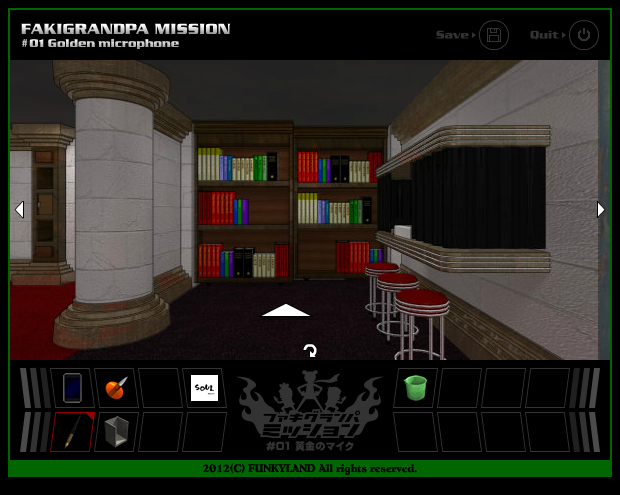Turn right with the right arrow
This screenshot has height=495, width=620.
(x=601, y=209)
